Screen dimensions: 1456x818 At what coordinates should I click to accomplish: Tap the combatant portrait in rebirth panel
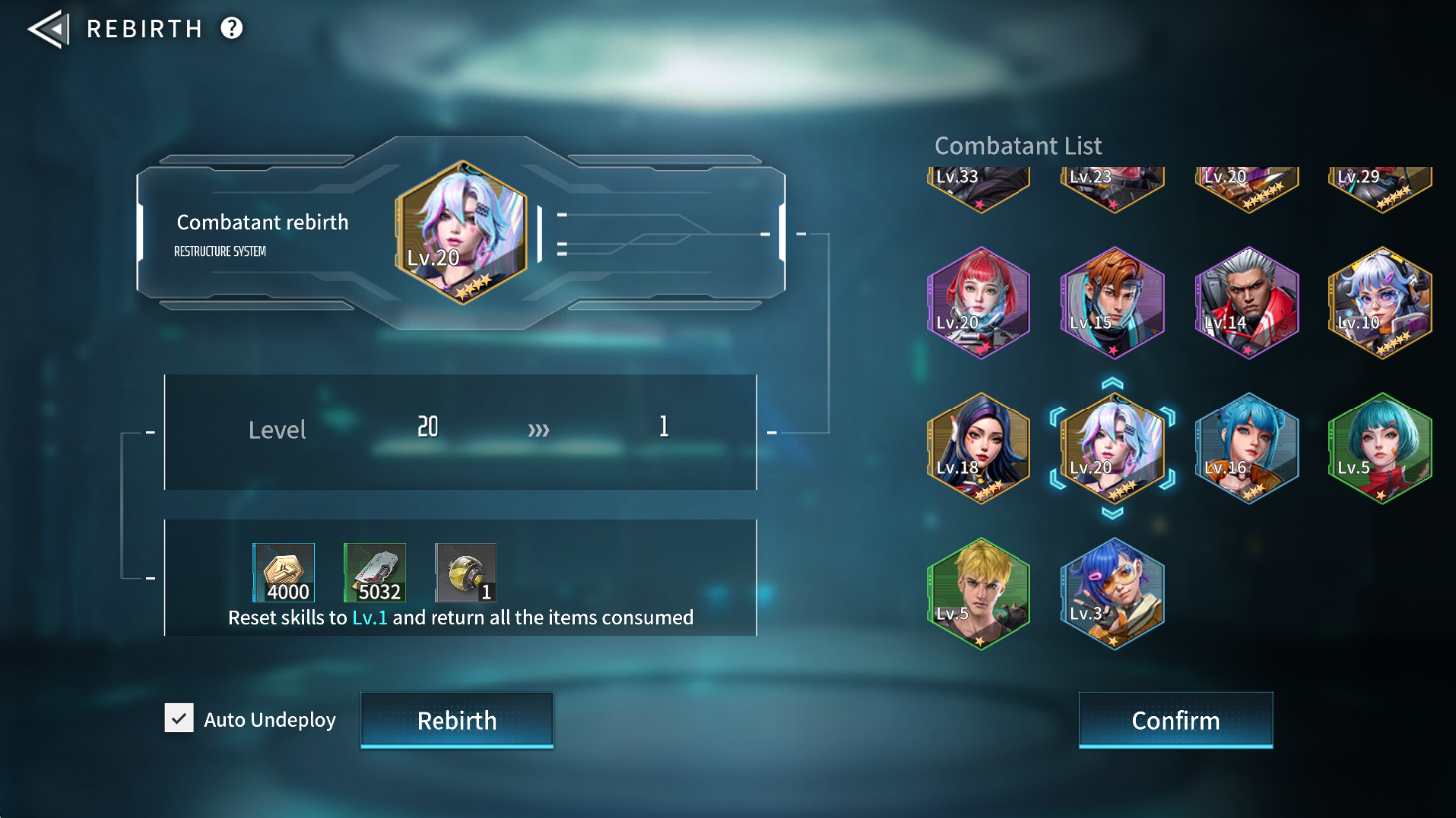(x=461, y=232)
